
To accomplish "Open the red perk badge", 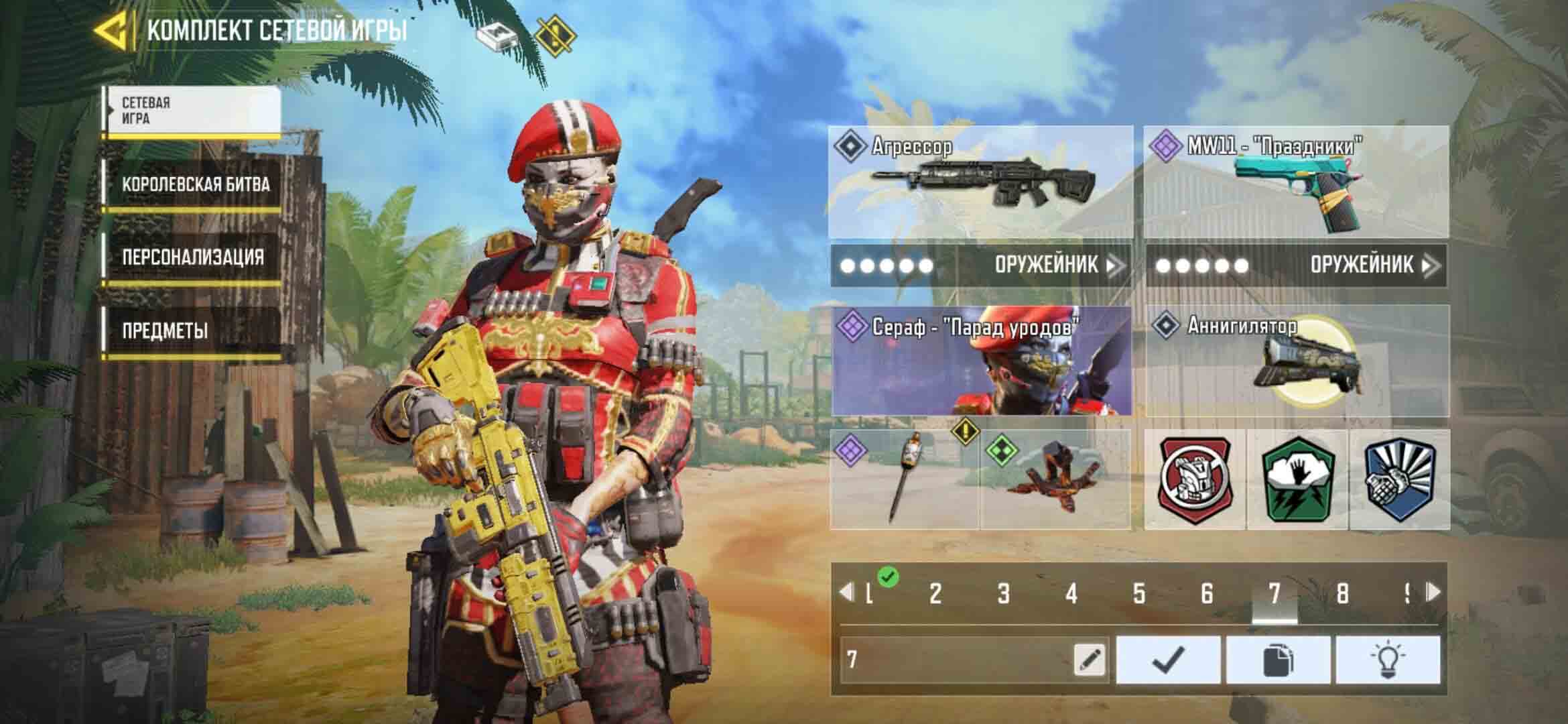I will (1195, 480).
